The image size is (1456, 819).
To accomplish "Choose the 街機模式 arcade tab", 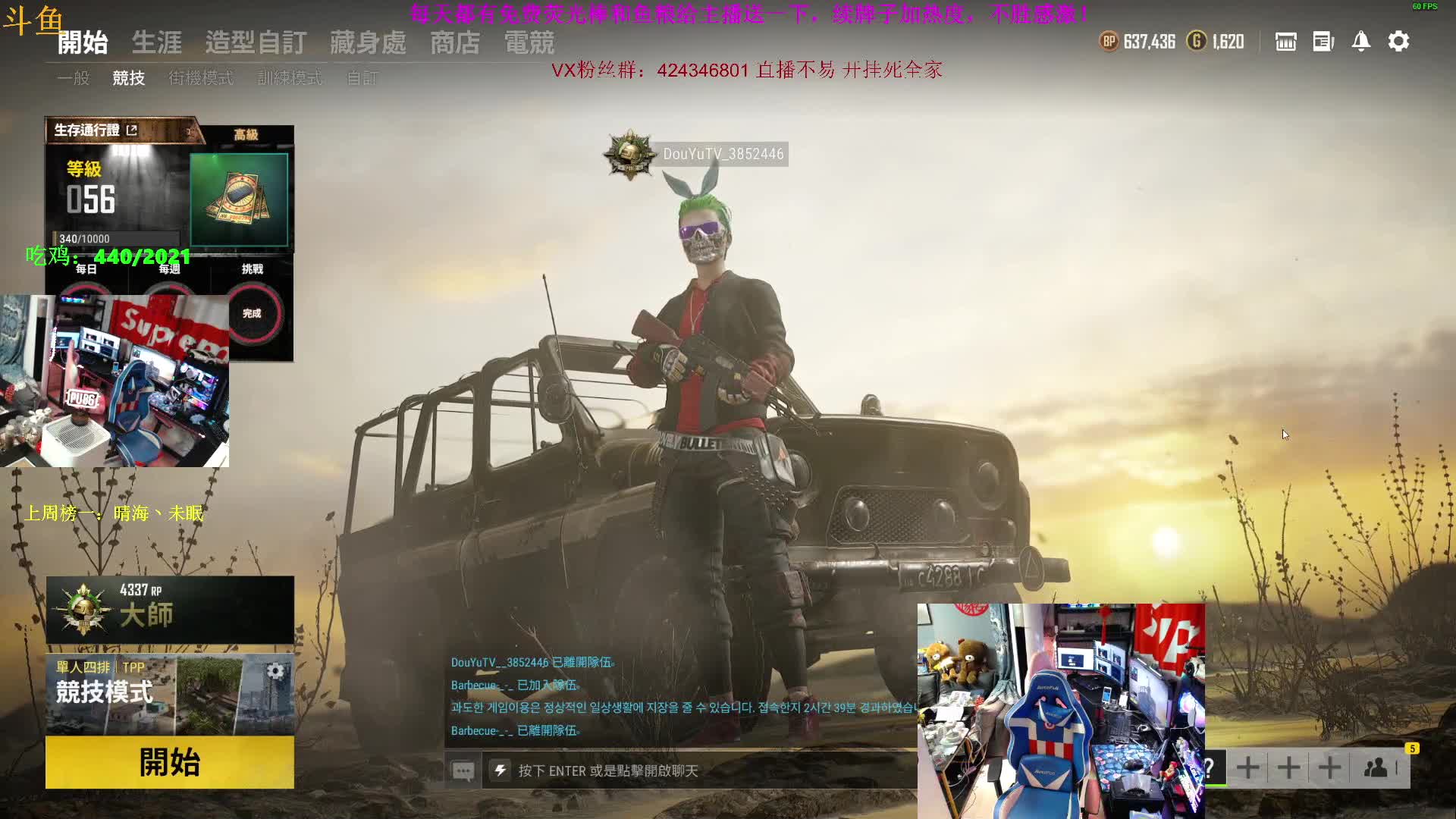I will pyautogui.click(x=201, y=78).
